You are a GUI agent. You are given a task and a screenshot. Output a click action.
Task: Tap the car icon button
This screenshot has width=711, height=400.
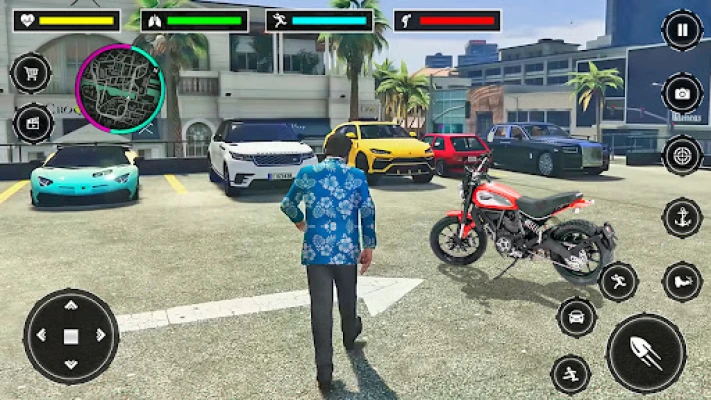click(x=577, y=317)
